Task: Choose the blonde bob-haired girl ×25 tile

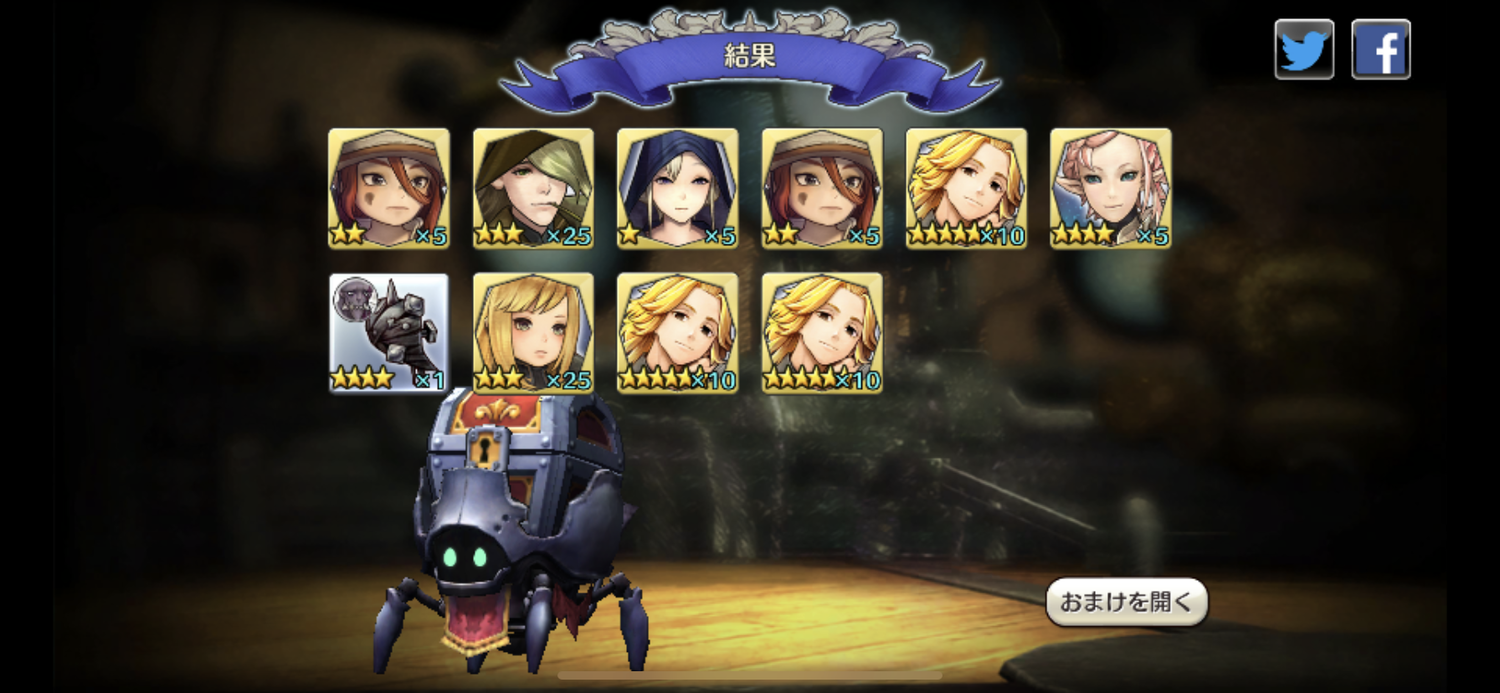Action: (533, 332)
